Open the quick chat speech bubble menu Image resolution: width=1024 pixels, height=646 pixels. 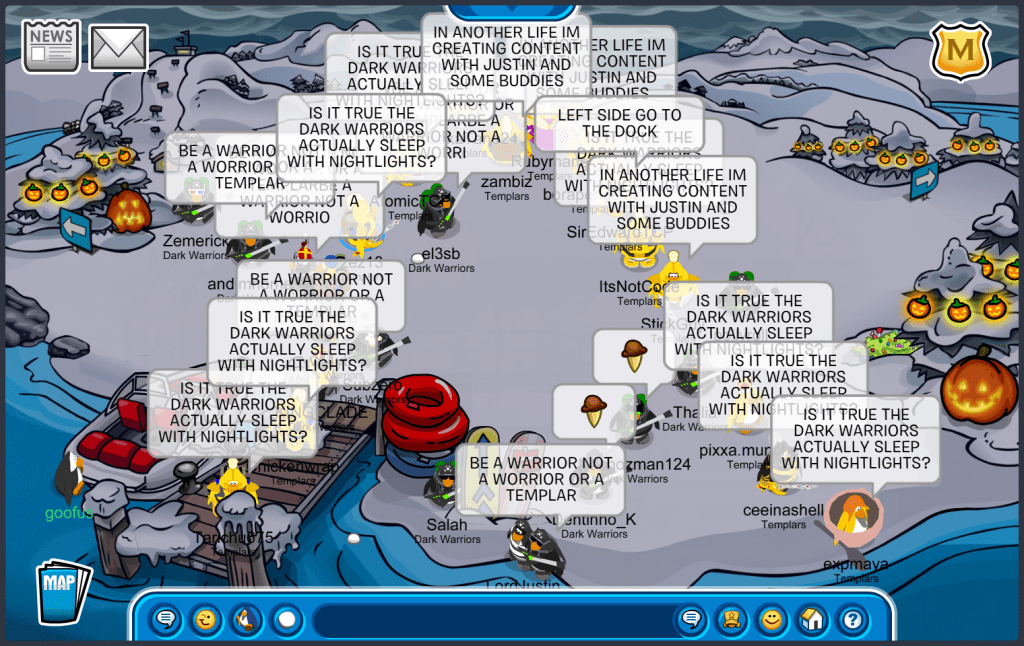tap(167, 620)
